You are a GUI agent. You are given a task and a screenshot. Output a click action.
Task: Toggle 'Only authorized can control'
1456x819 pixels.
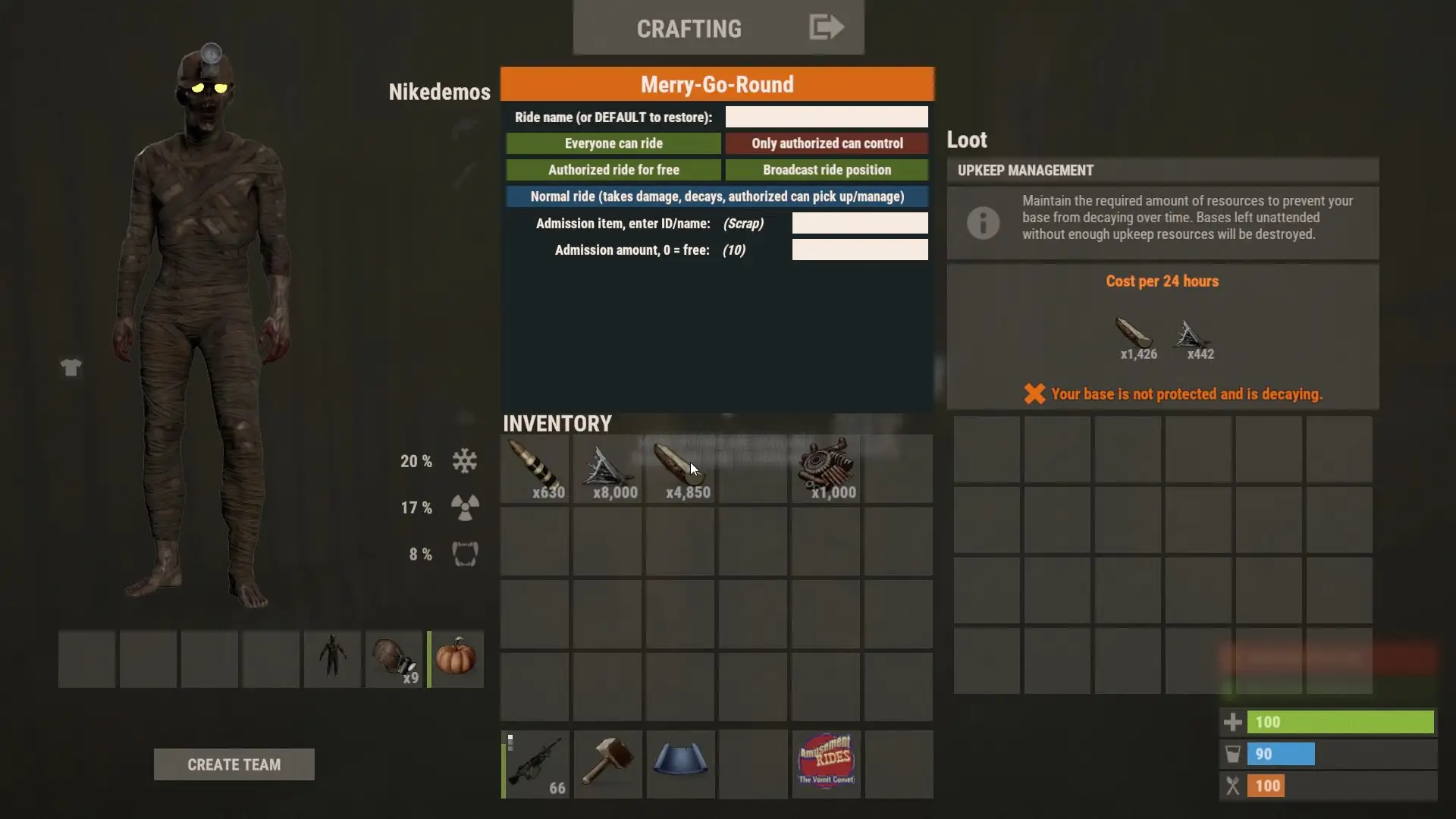(x=827, y=143)
